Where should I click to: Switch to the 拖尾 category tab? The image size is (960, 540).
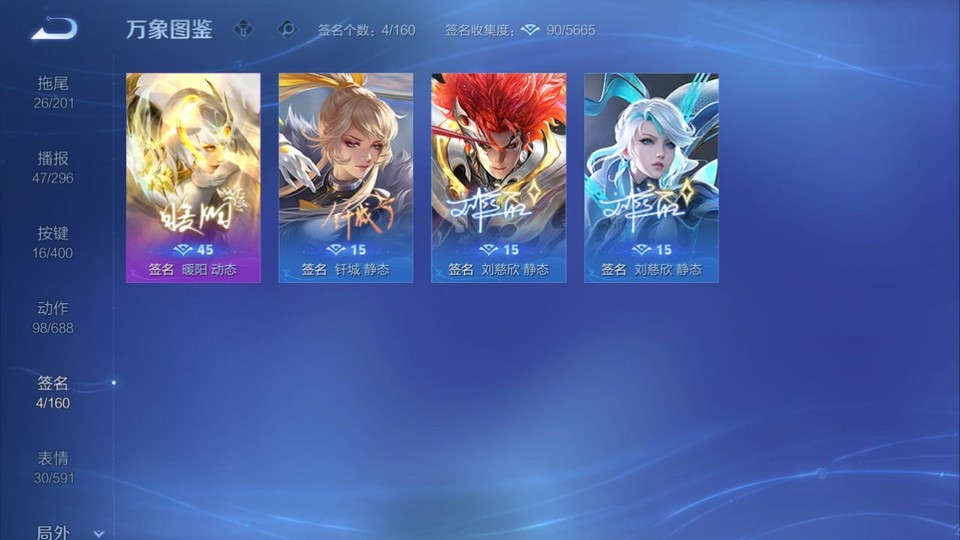pyautogui.click(x=53, y=92)
